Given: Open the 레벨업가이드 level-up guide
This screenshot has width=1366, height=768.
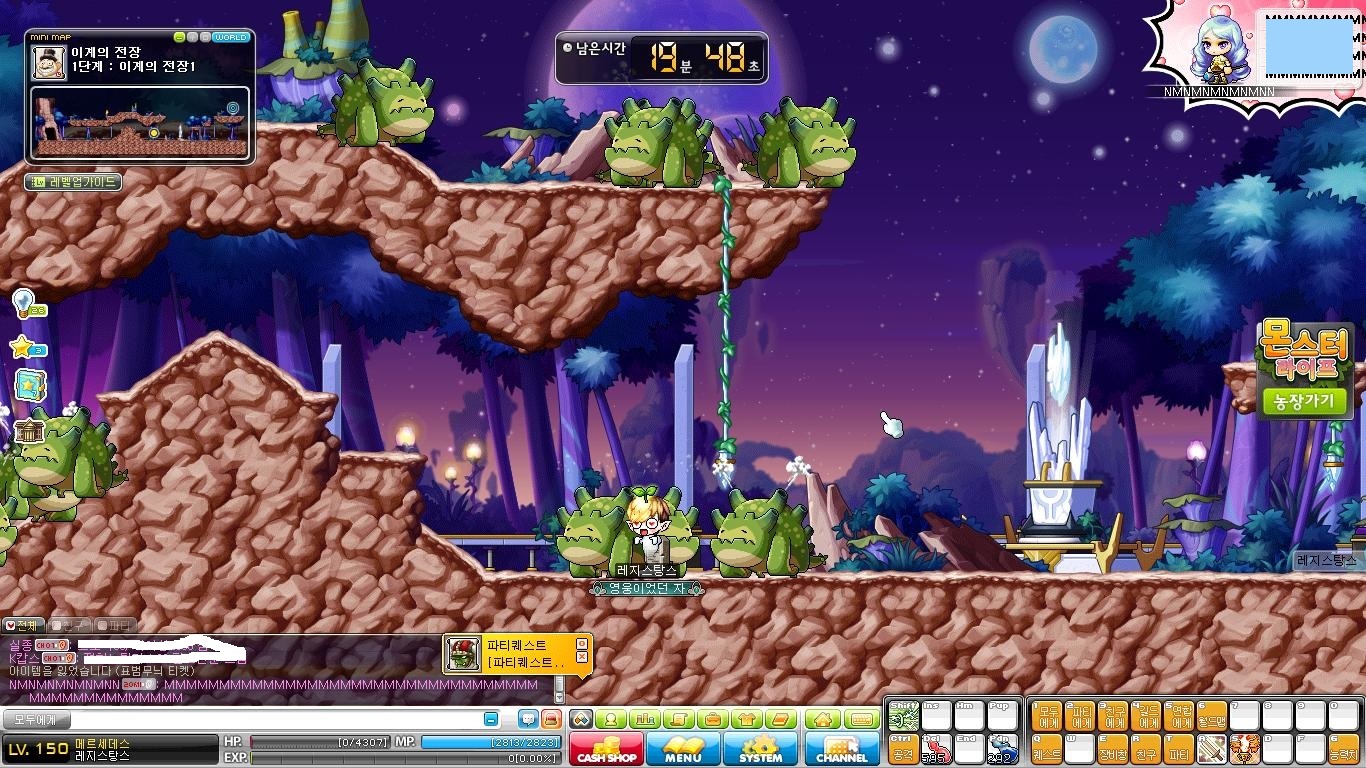Looking at the screenshot, I should [73, 182].
